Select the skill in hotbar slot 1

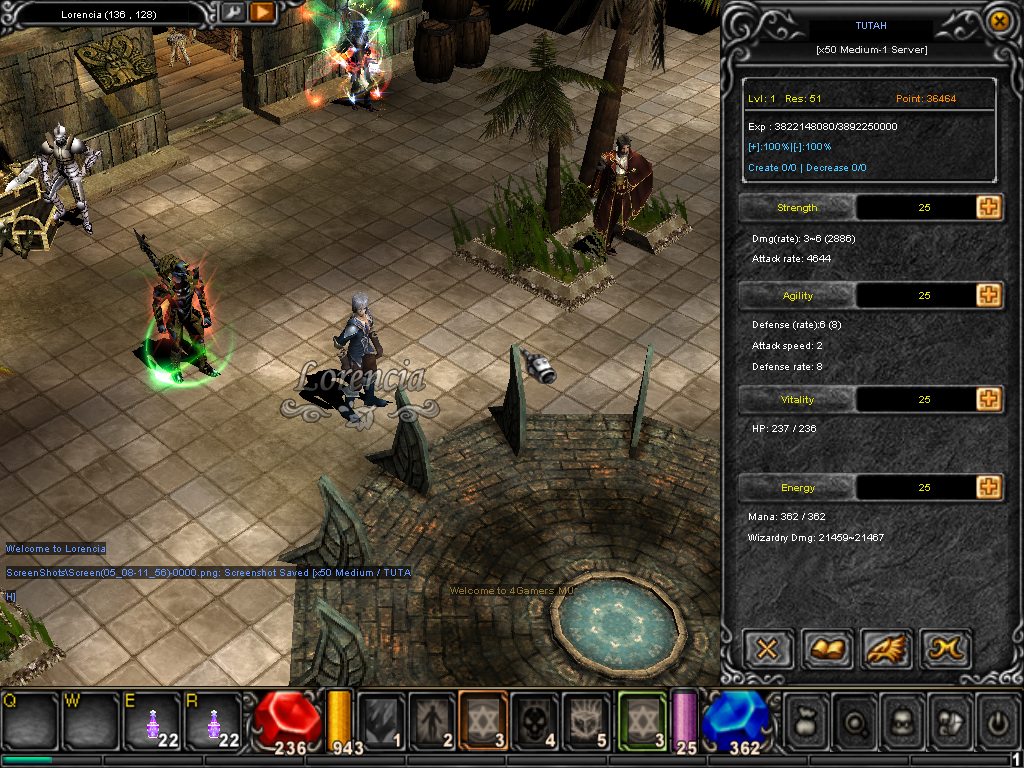click(x=381, y=720)
